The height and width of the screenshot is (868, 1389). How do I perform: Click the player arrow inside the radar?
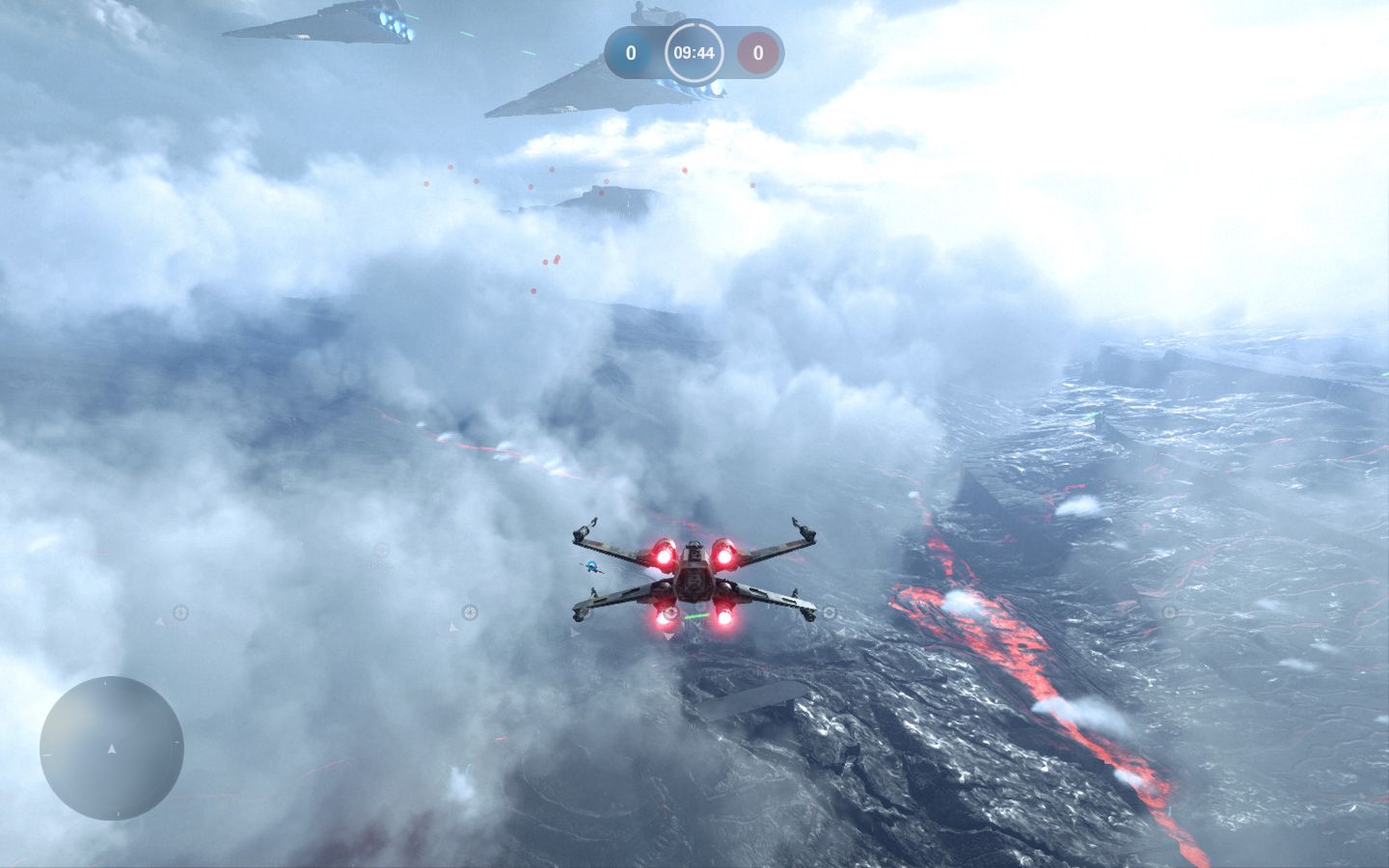(113, 748)
